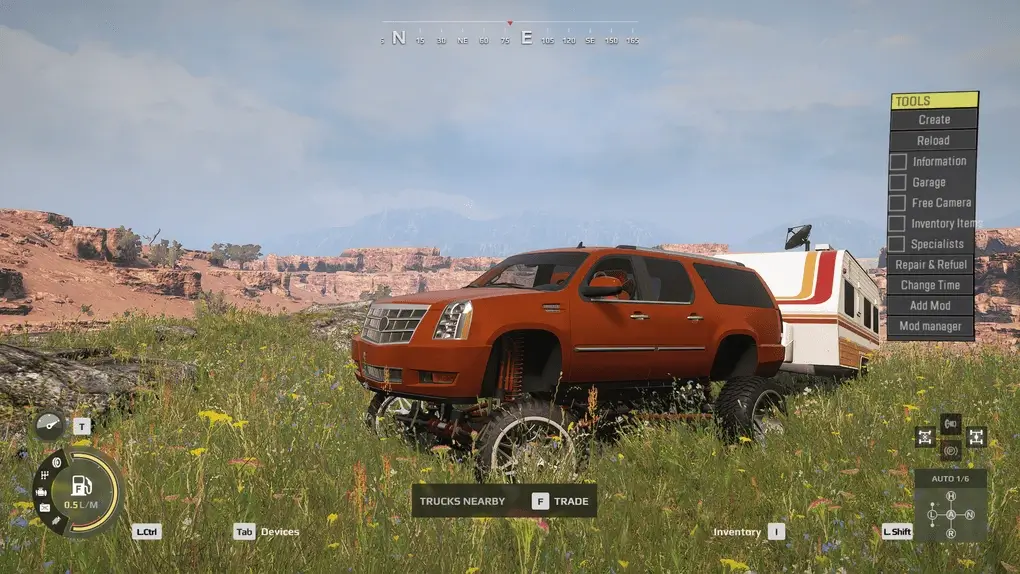Activate the headlights icon
This screenshot has width=1020, height=574.
pyautogui.click(x=950, y=421)
